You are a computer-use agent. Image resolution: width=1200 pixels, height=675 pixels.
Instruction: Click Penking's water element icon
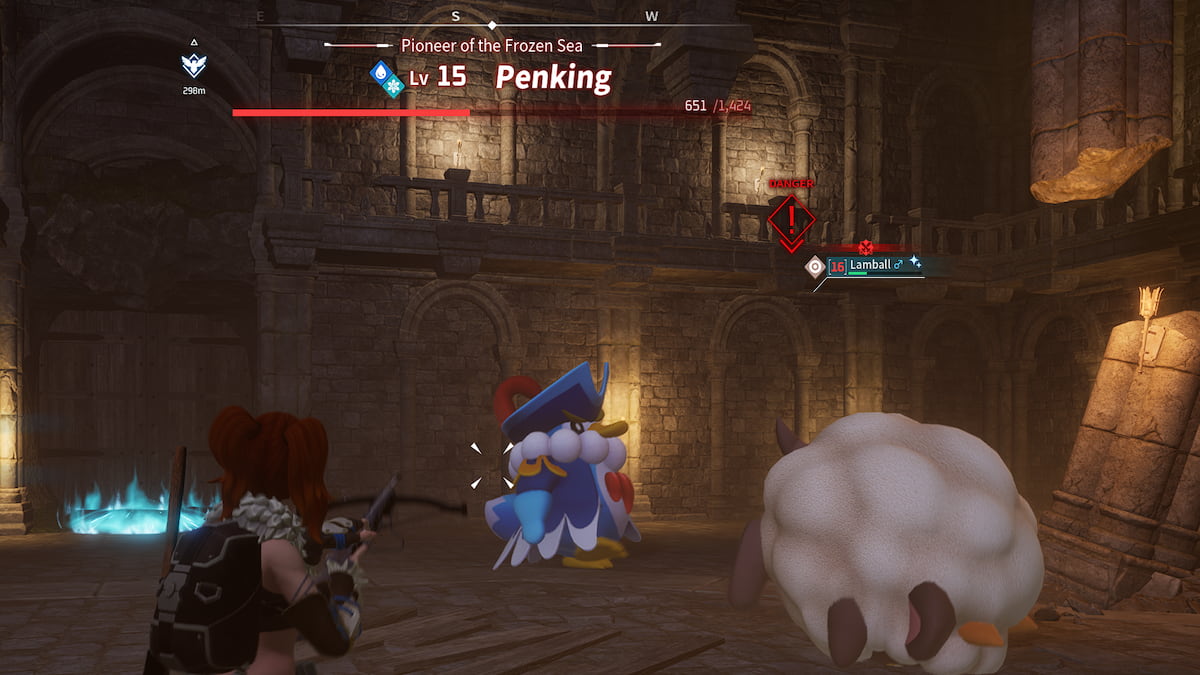(x=379, y=71)
